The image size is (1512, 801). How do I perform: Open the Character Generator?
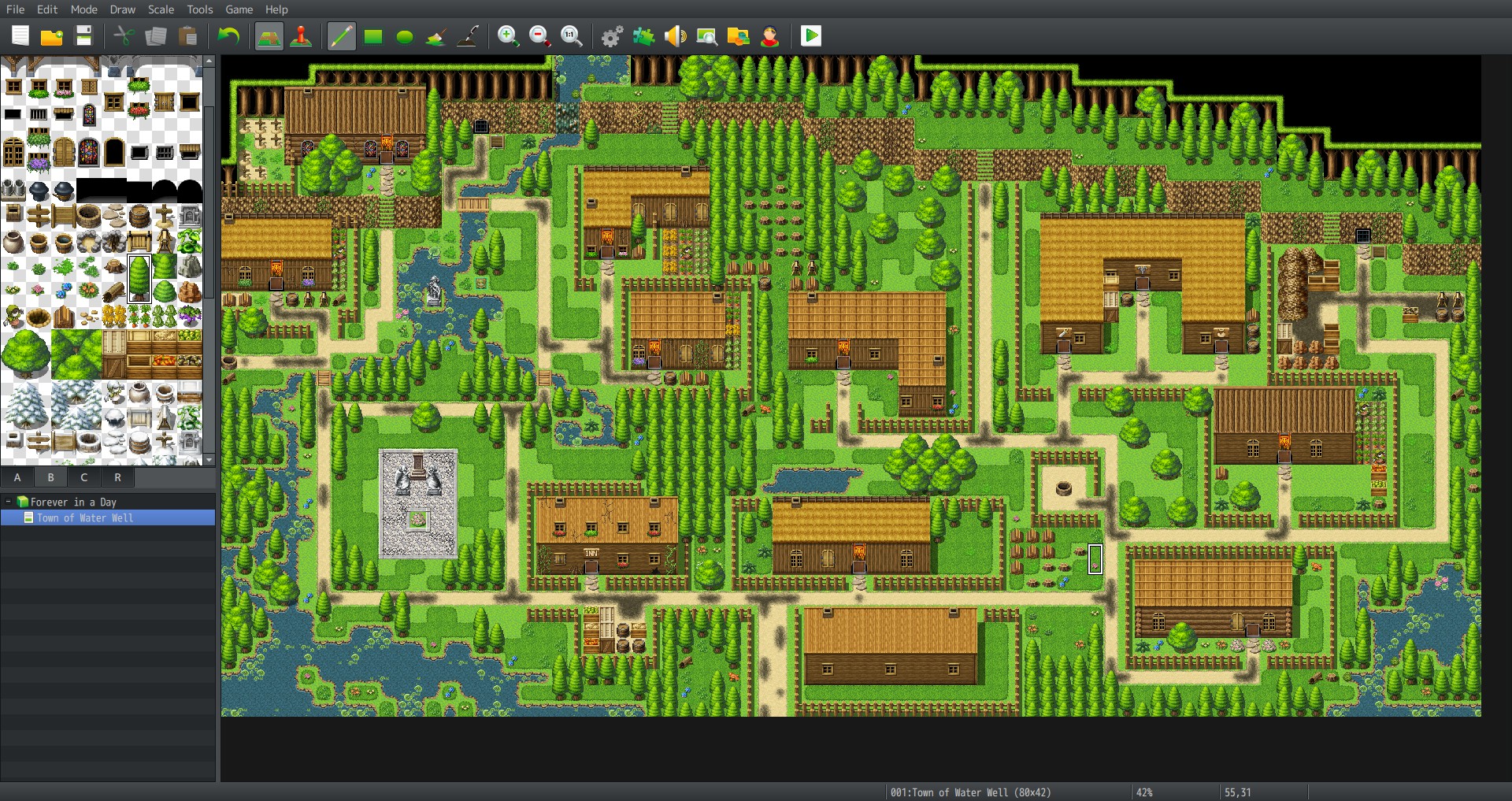click(769, 35)
